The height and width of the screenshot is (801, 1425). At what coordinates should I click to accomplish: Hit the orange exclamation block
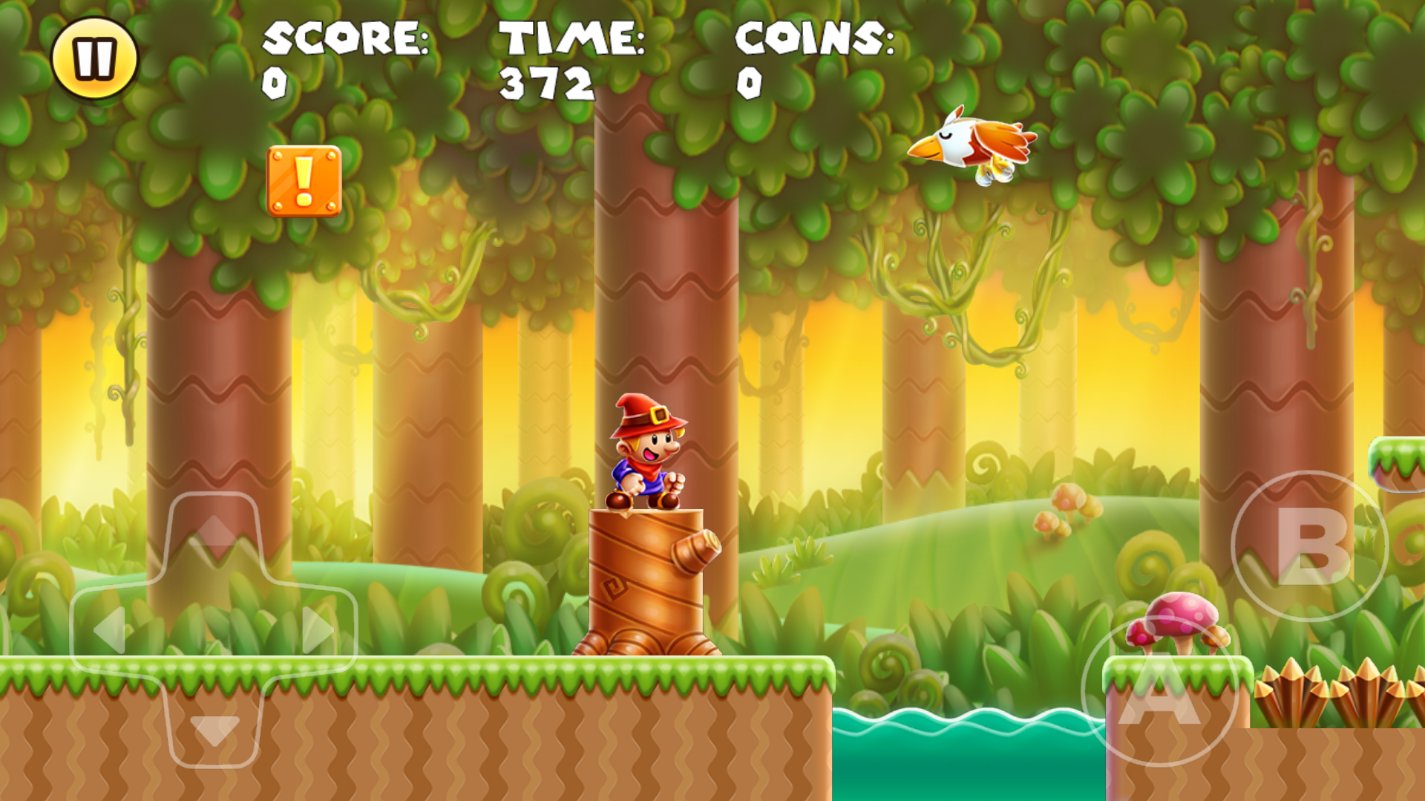click(x=302, y=181)
